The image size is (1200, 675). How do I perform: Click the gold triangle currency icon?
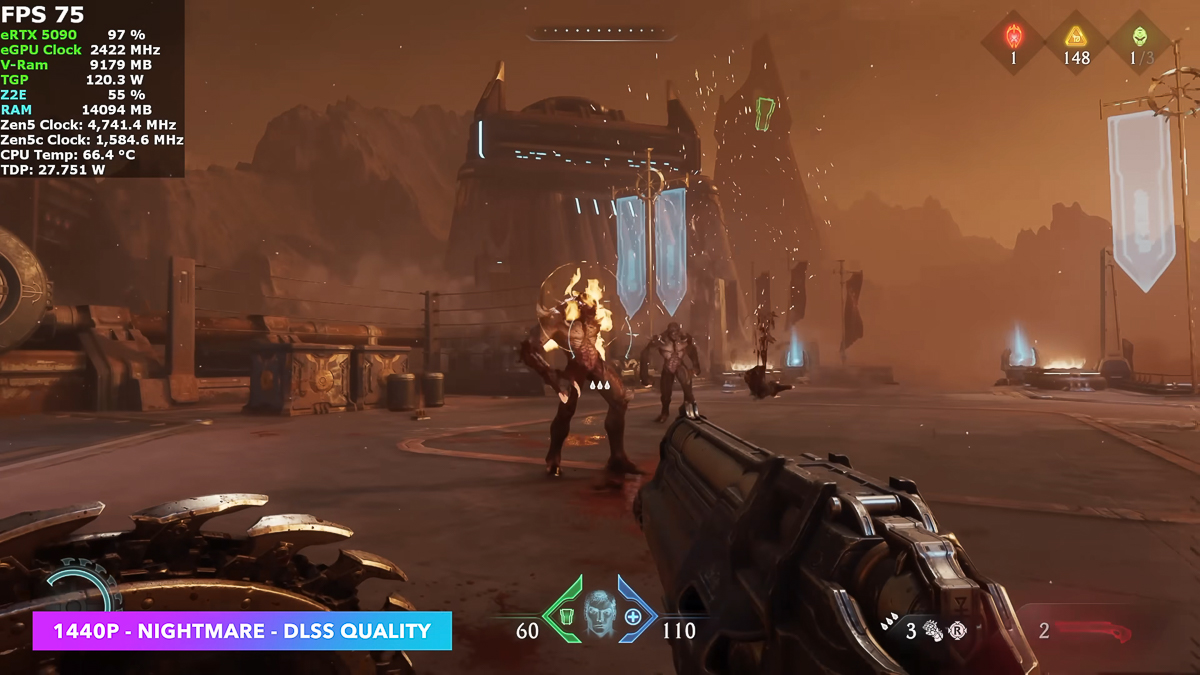pos(1076,37)
